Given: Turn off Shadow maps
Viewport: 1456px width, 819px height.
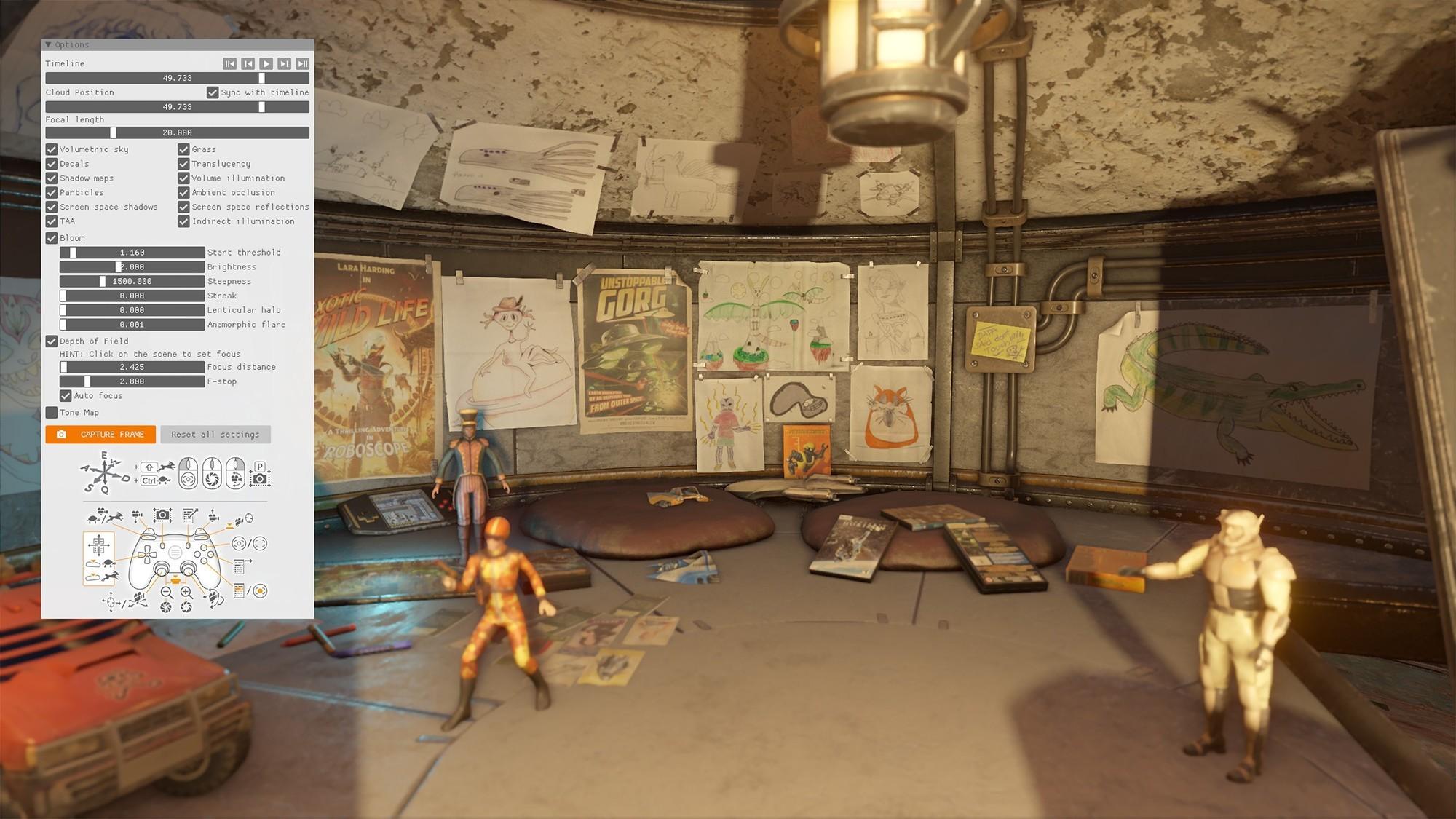Looking at the screenshot, I should [x=52, y=178].
